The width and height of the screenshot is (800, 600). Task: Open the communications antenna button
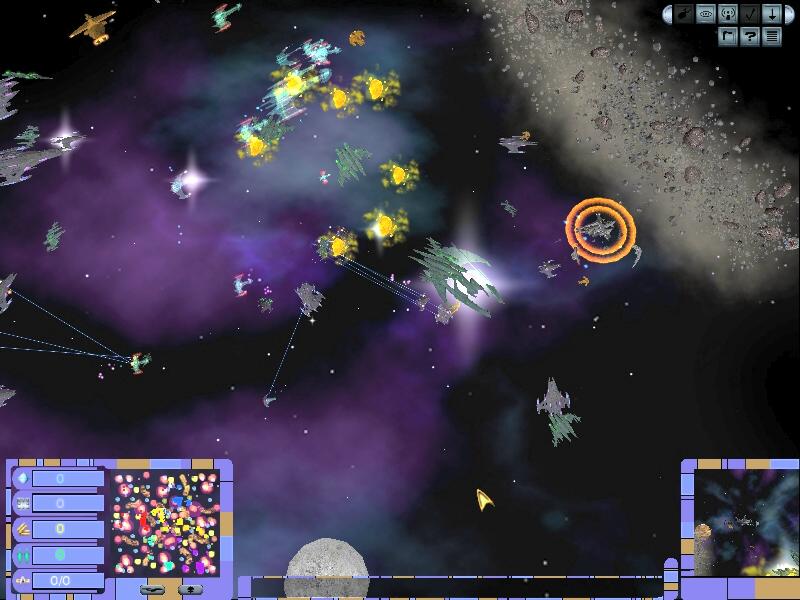[728, 15]
